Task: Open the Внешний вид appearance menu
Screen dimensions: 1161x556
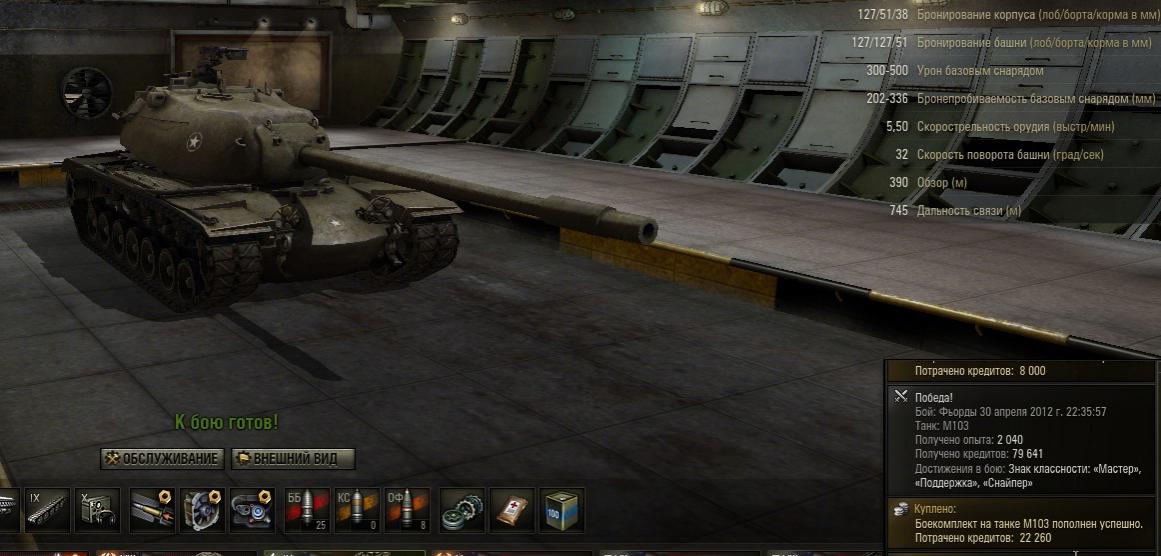Action: [293, 459]
